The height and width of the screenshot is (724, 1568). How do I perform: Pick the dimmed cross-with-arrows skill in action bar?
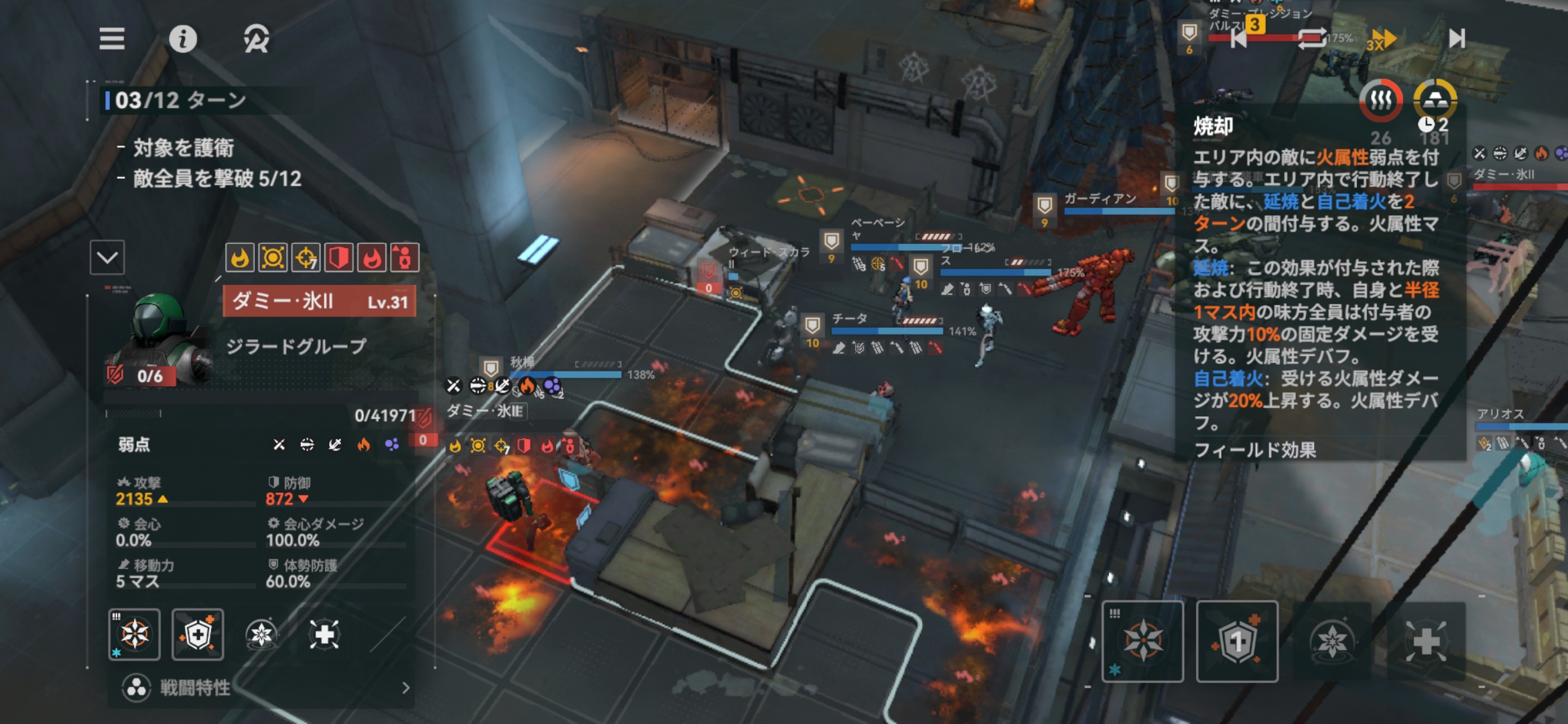(1426, 642)
